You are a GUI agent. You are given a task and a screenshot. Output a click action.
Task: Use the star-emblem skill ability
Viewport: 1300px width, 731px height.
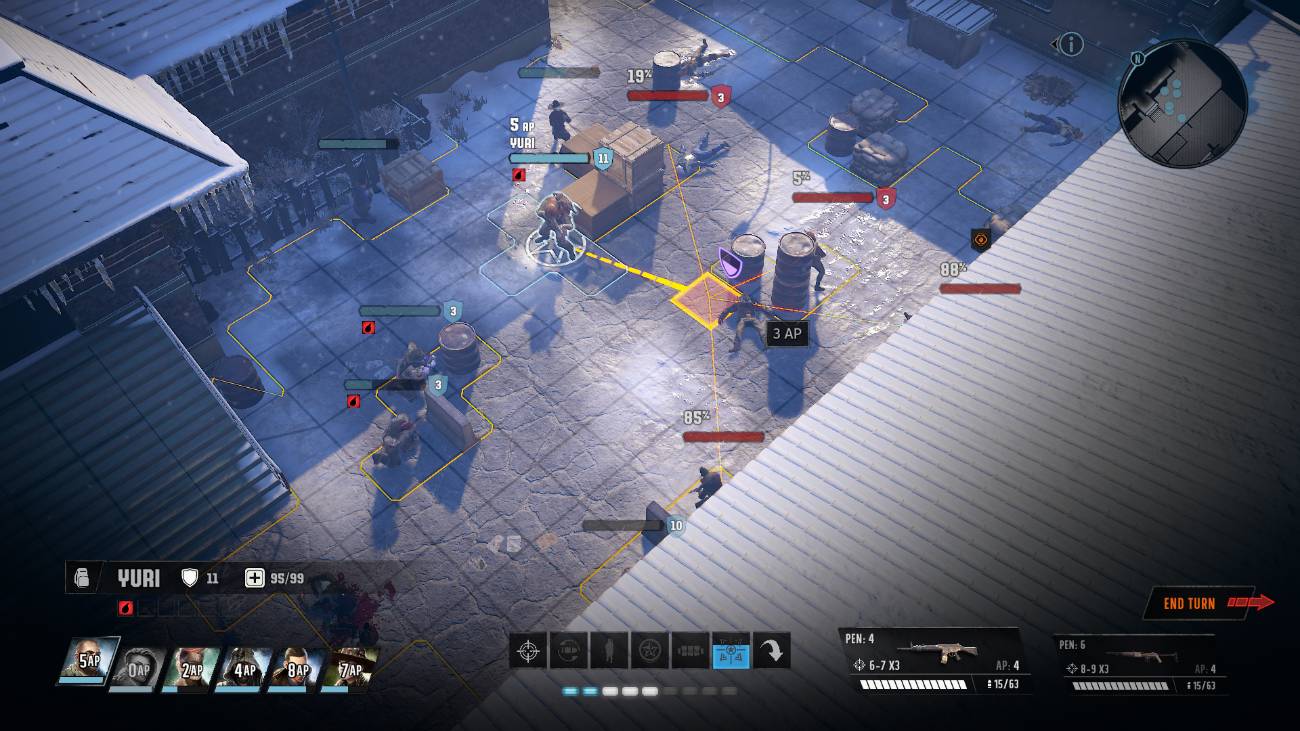coord(650,650)
